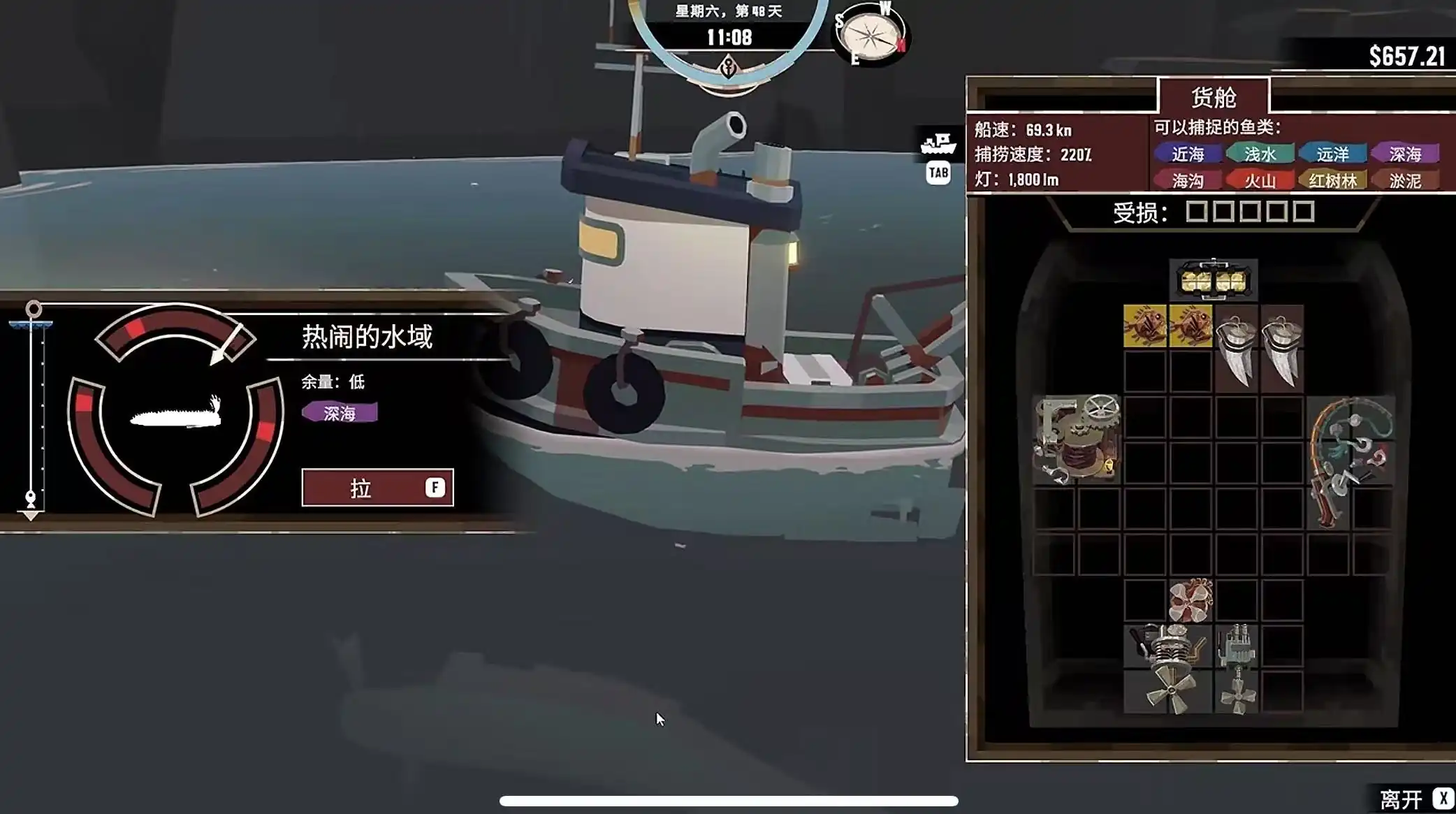Select the boat lights in the cargo
Viewport: 1456px width, 814px height.
point(1214,281)
